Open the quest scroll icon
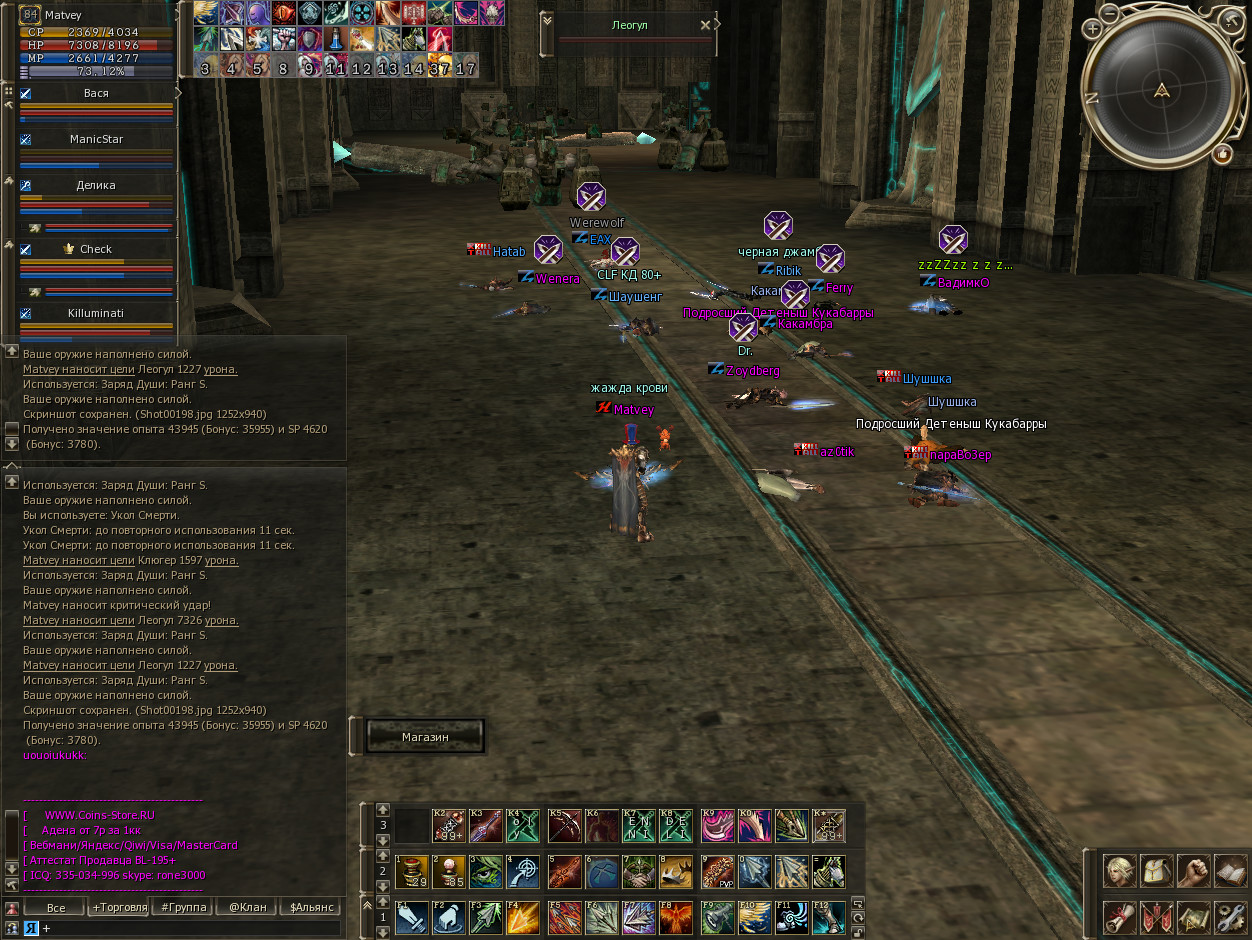 click(x=1119, y=916)
